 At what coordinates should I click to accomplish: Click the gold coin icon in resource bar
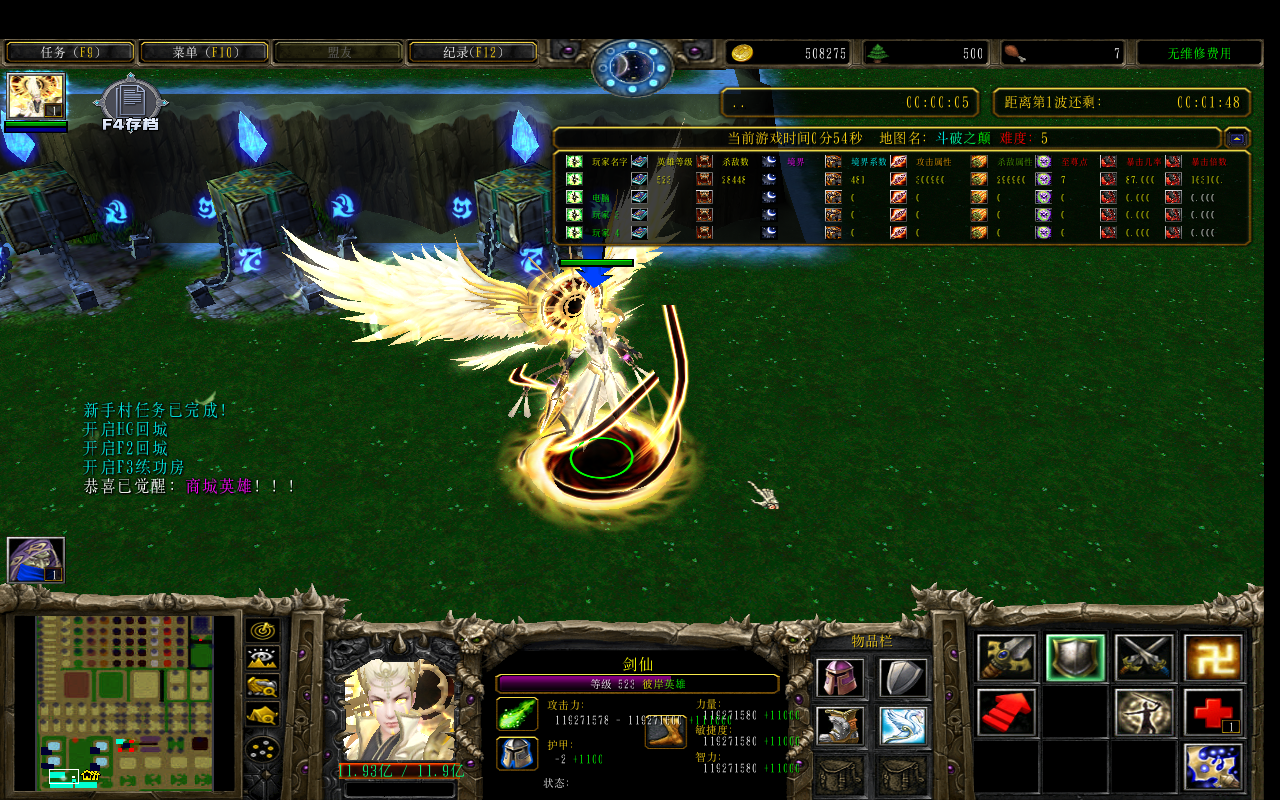pos(741,53)
